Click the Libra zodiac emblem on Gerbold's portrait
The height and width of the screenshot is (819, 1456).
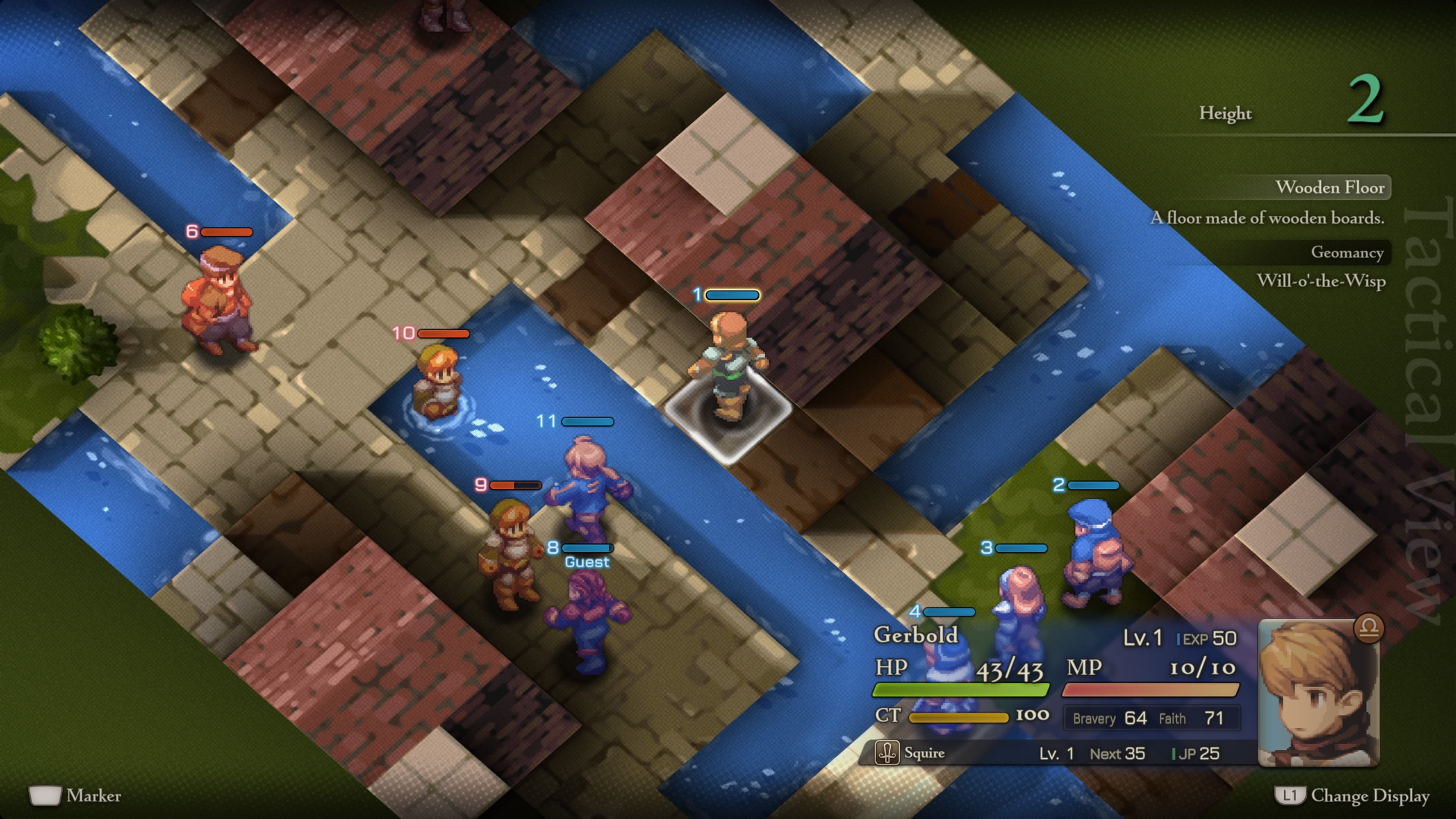coord(1370,629)
